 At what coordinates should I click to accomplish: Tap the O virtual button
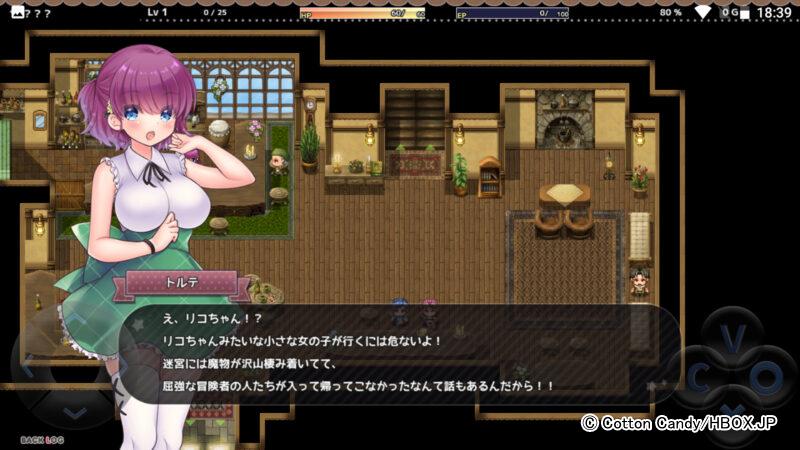click(767, 377)
